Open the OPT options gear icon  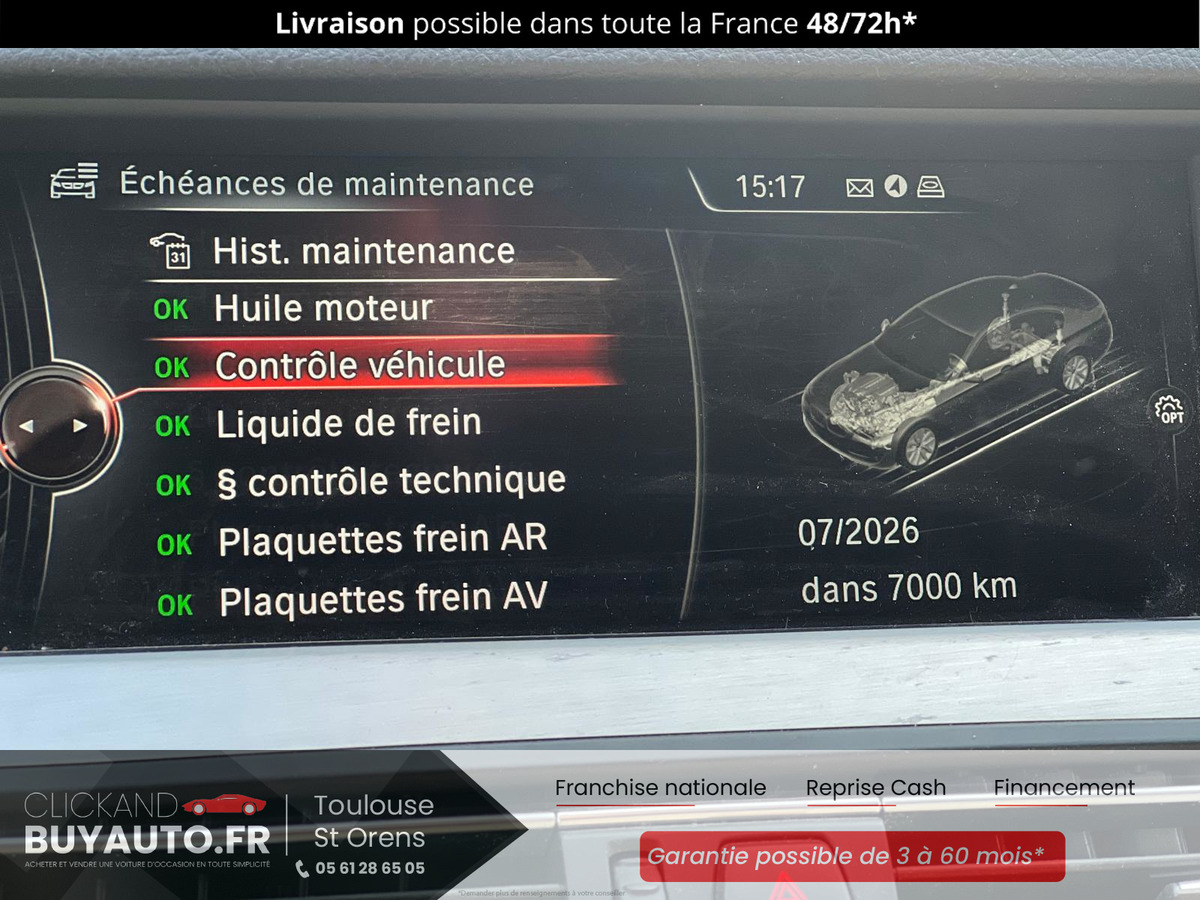point(1169,411)
